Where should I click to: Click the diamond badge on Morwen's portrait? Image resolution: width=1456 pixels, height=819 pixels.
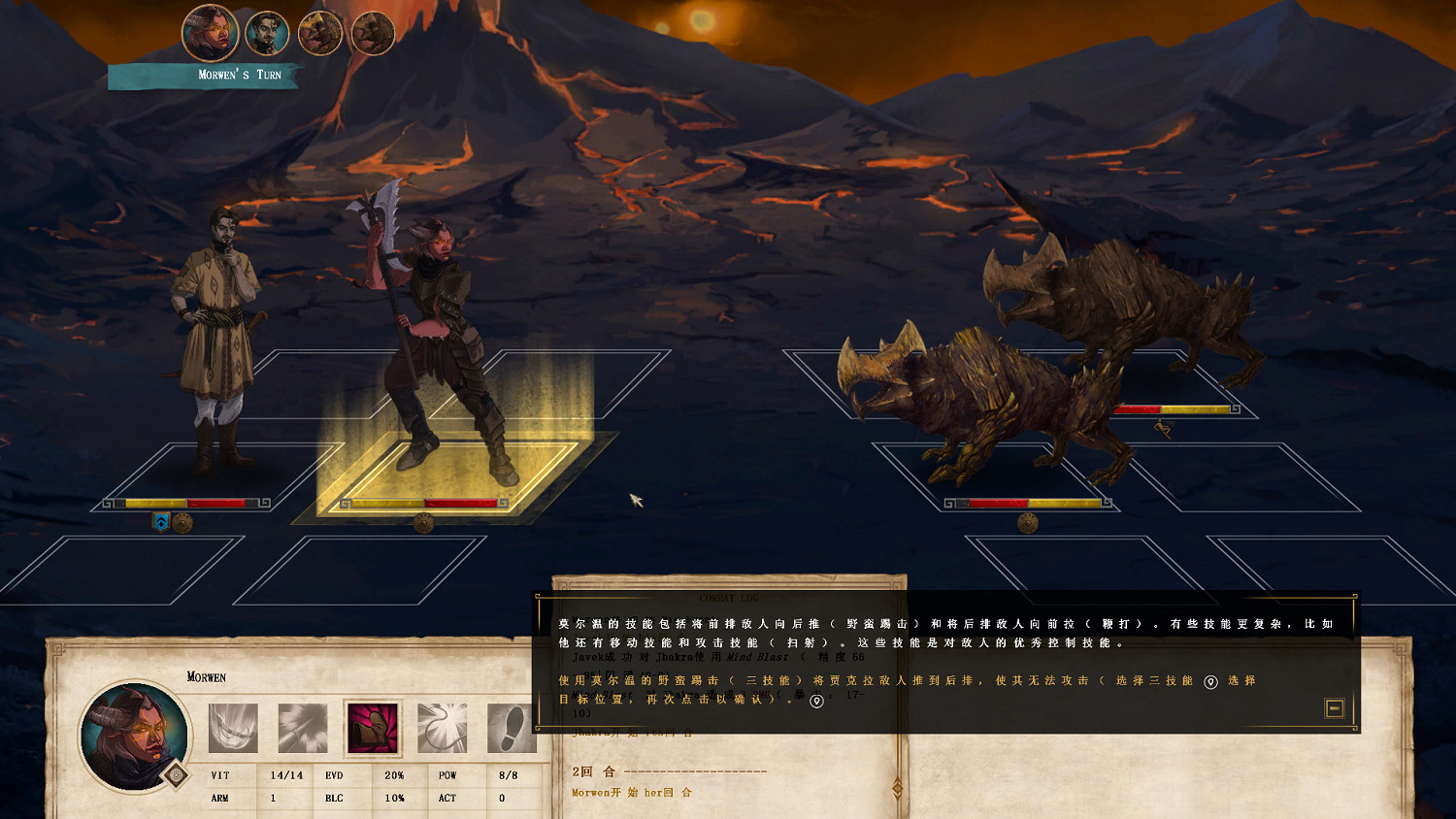[176, 774]
